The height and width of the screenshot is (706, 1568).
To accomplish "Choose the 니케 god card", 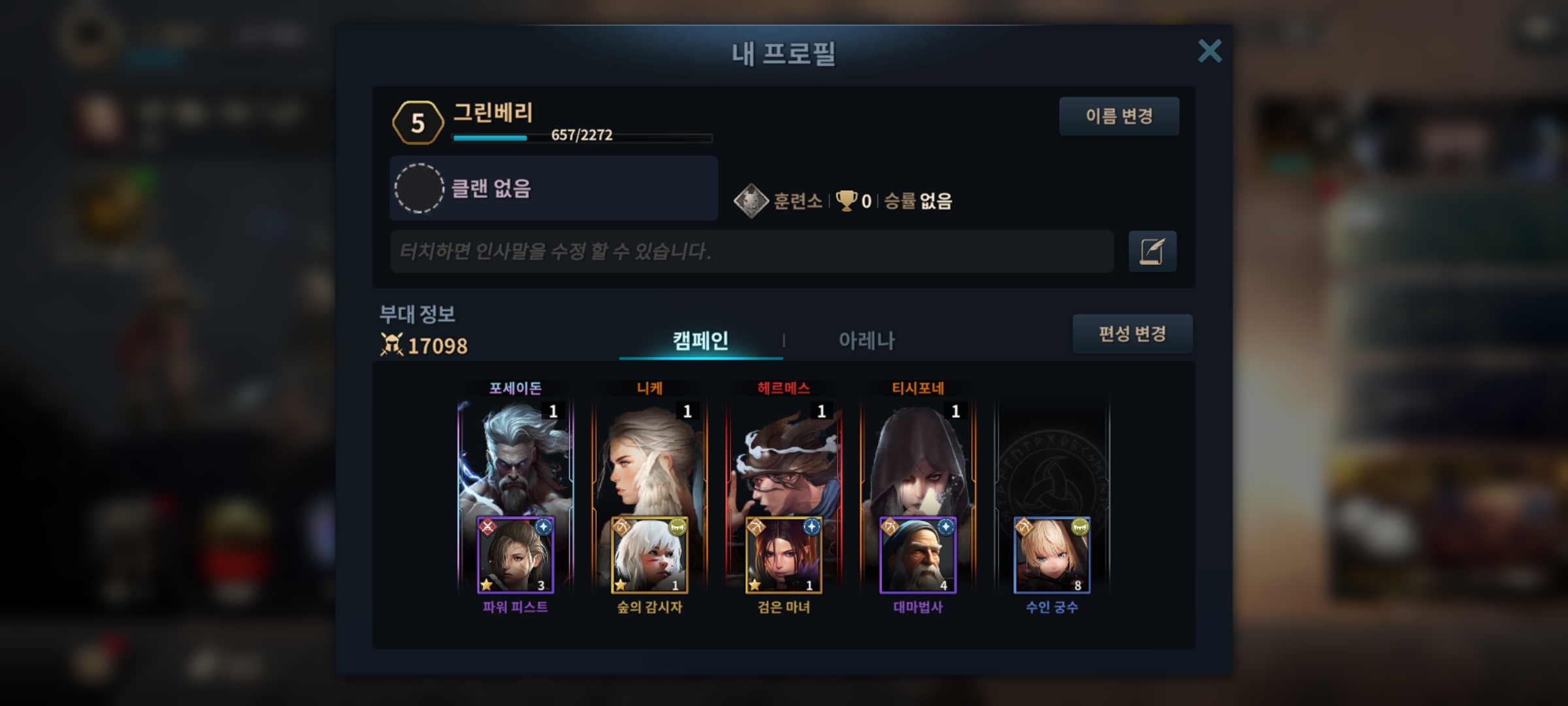I will pyautogui.click(x=649, y=458).
